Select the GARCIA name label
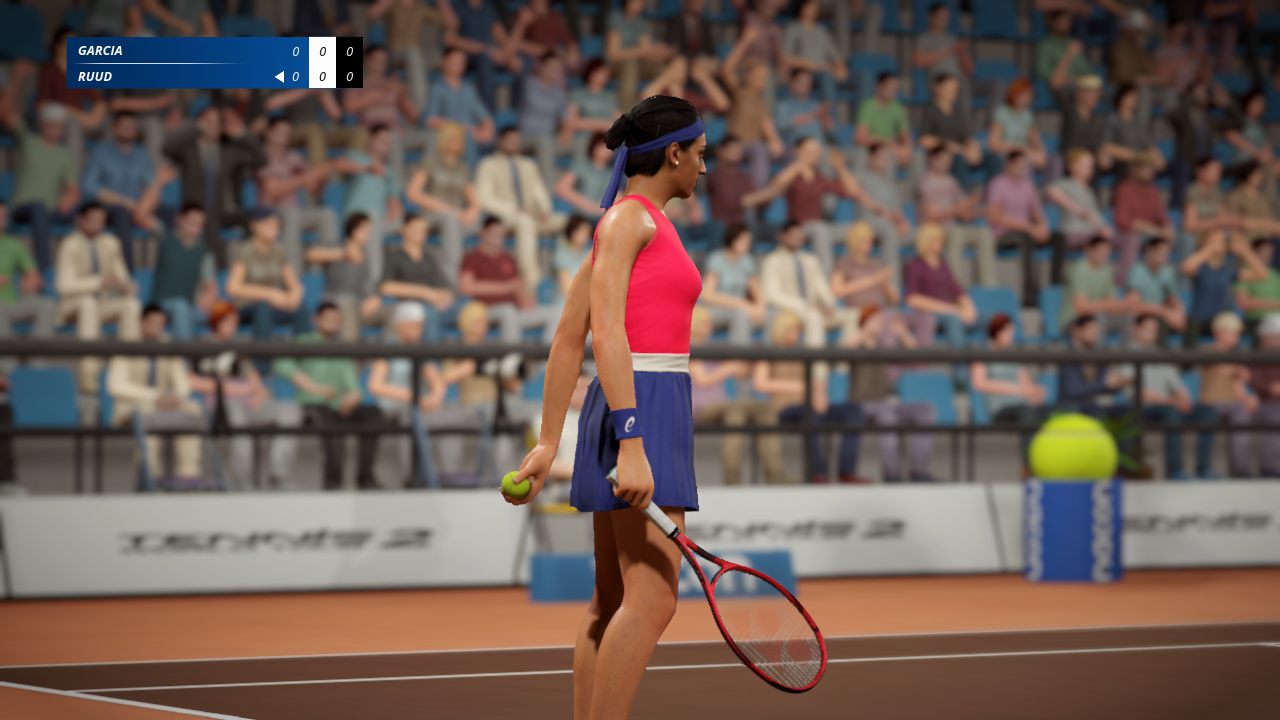The width and height of the screenshot is (1280, 720). point(100,49)
